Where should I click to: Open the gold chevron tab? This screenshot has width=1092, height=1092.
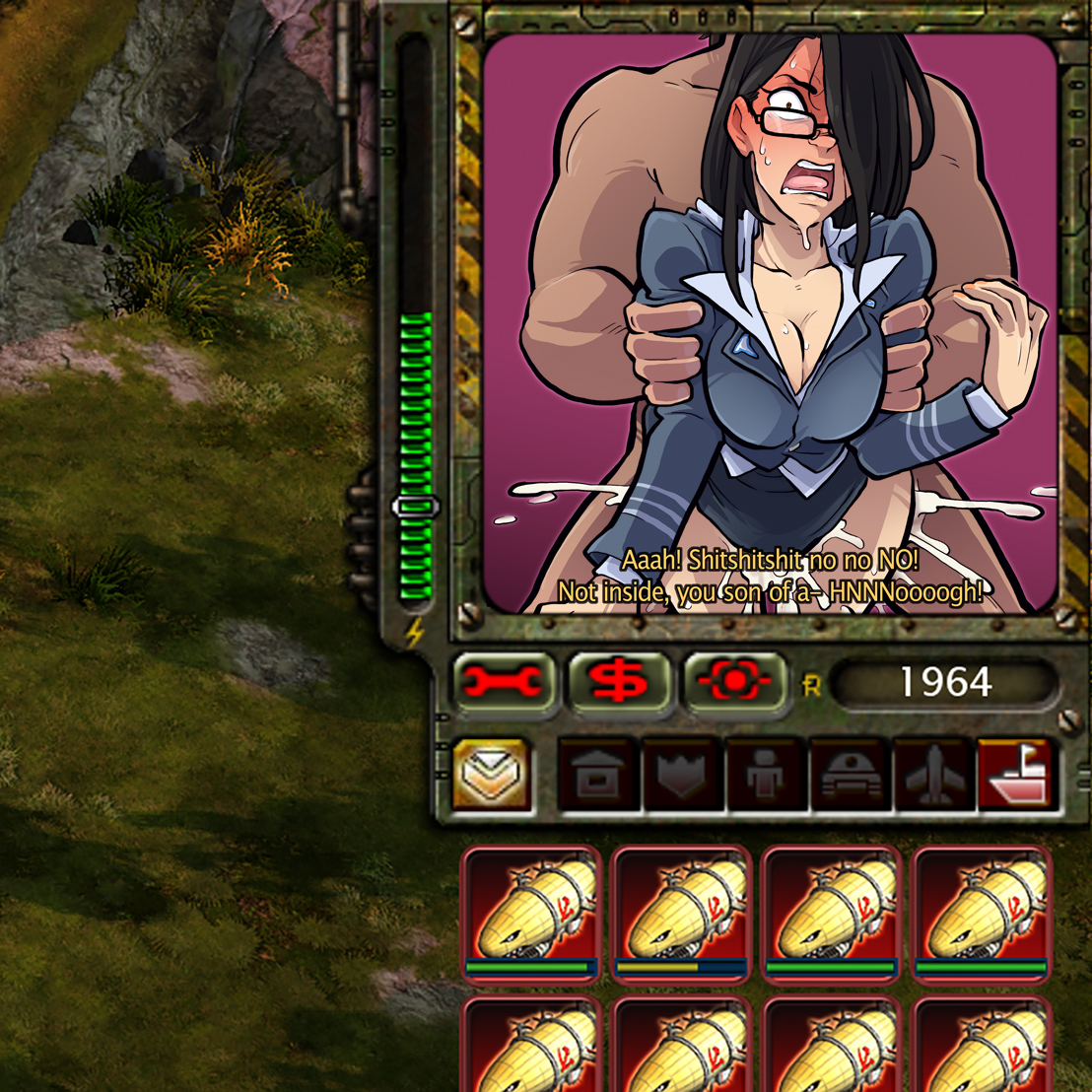point(493,776)
